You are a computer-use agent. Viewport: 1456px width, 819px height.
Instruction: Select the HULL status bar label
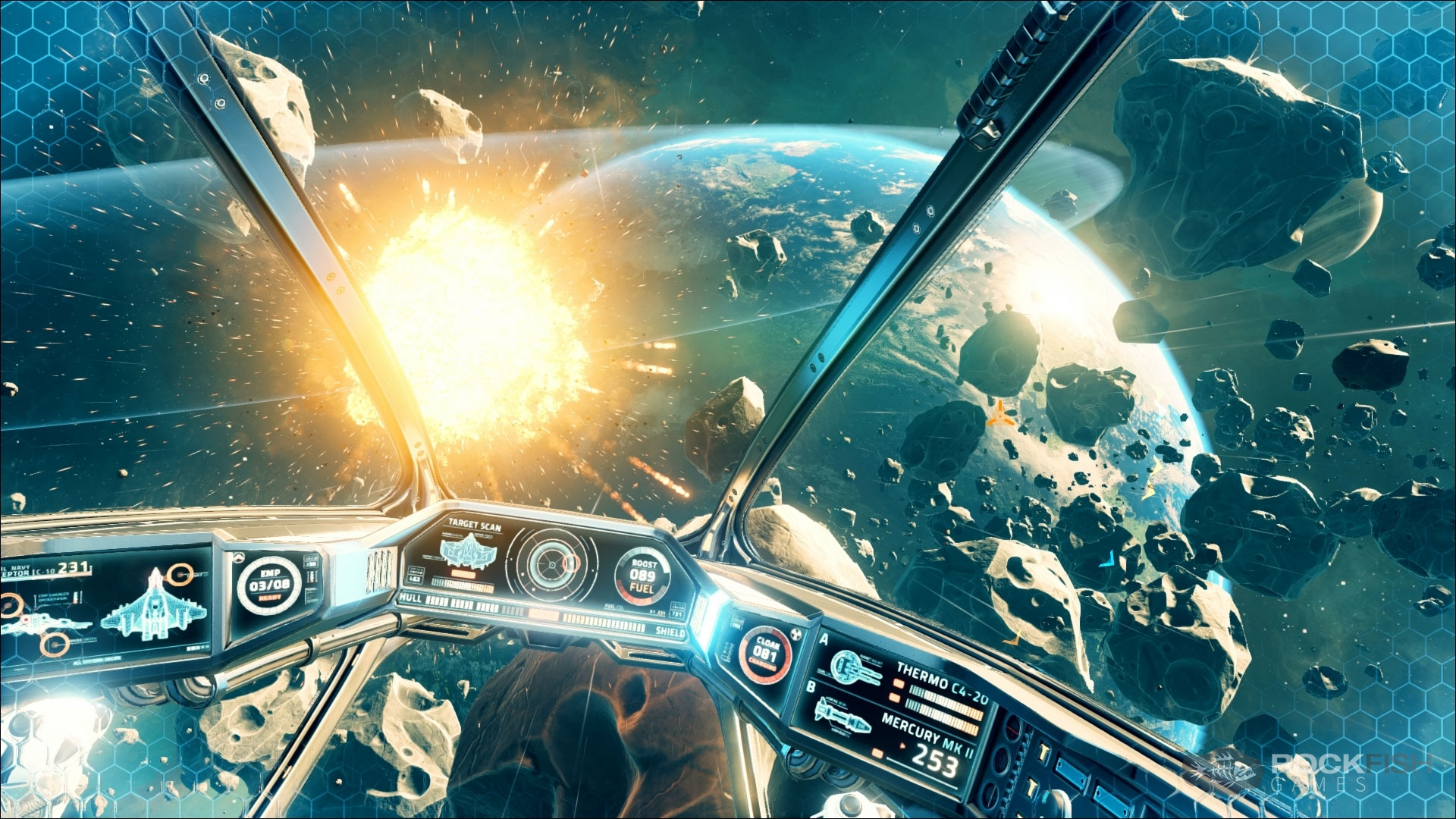point(410,599)
